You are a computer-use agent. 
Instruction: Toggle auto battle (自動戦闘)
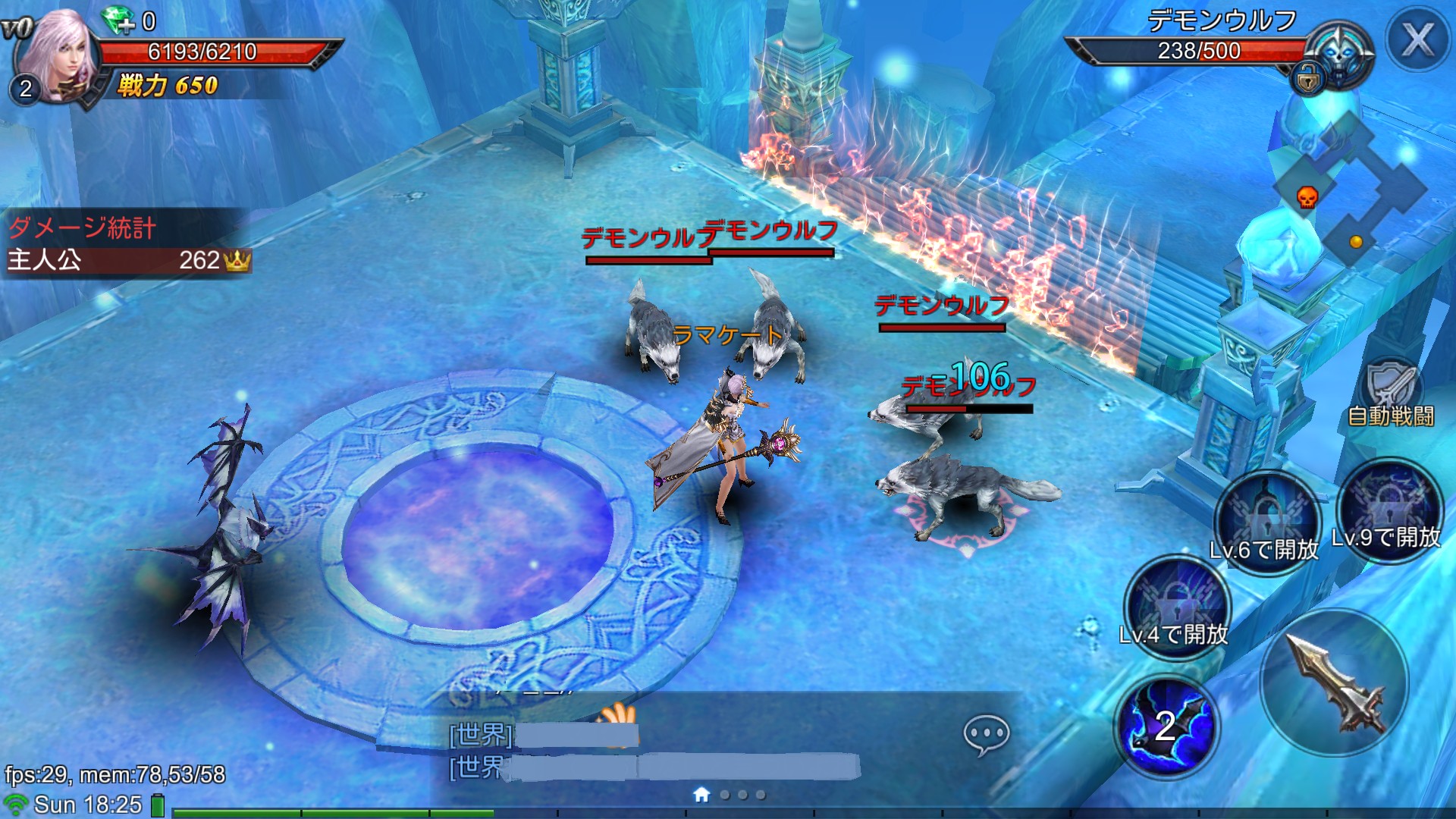point(1392,394)
